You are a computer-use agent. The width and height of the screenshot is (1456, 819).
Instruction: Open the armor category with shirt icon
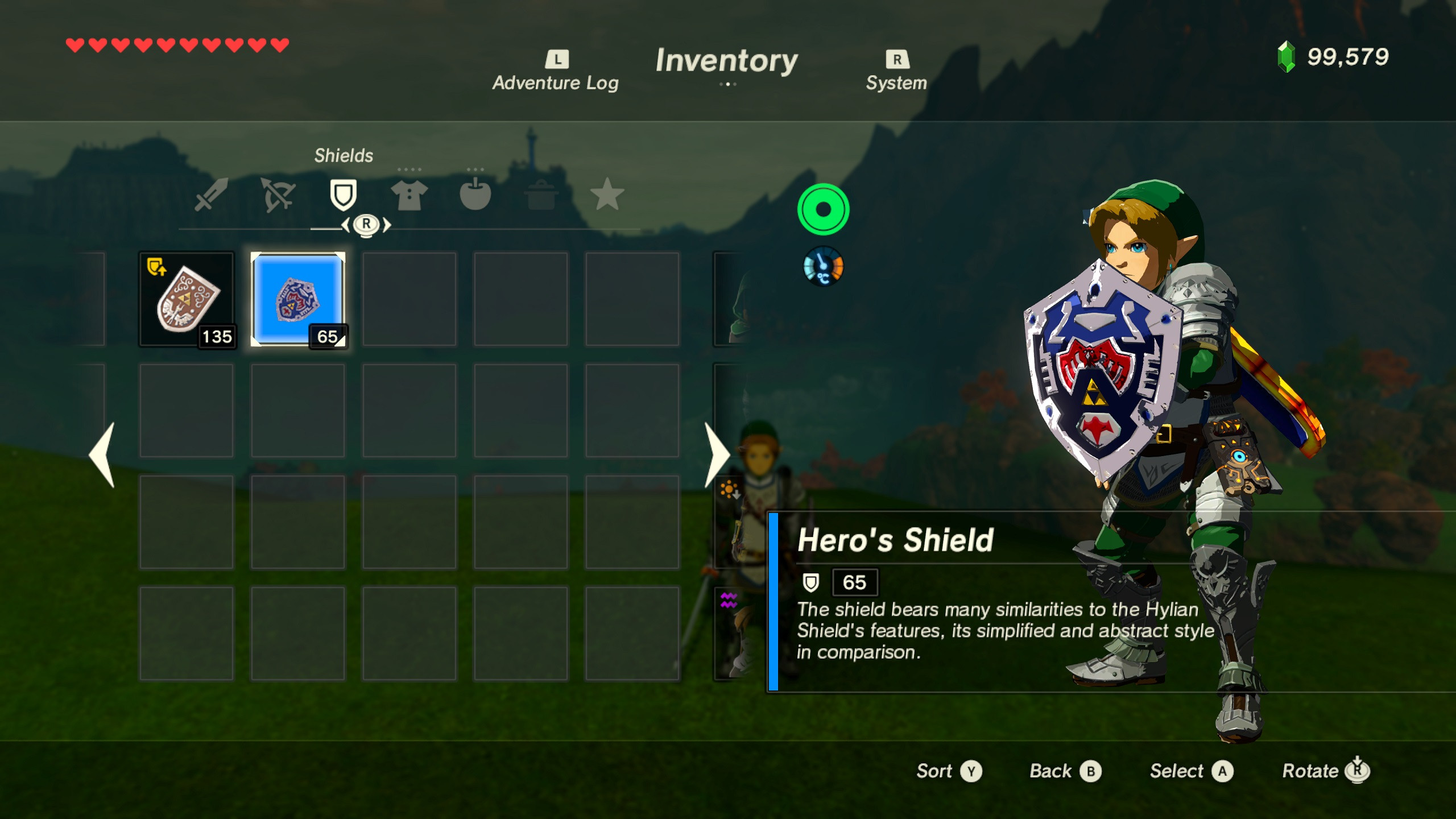click(x=411, y=196)
